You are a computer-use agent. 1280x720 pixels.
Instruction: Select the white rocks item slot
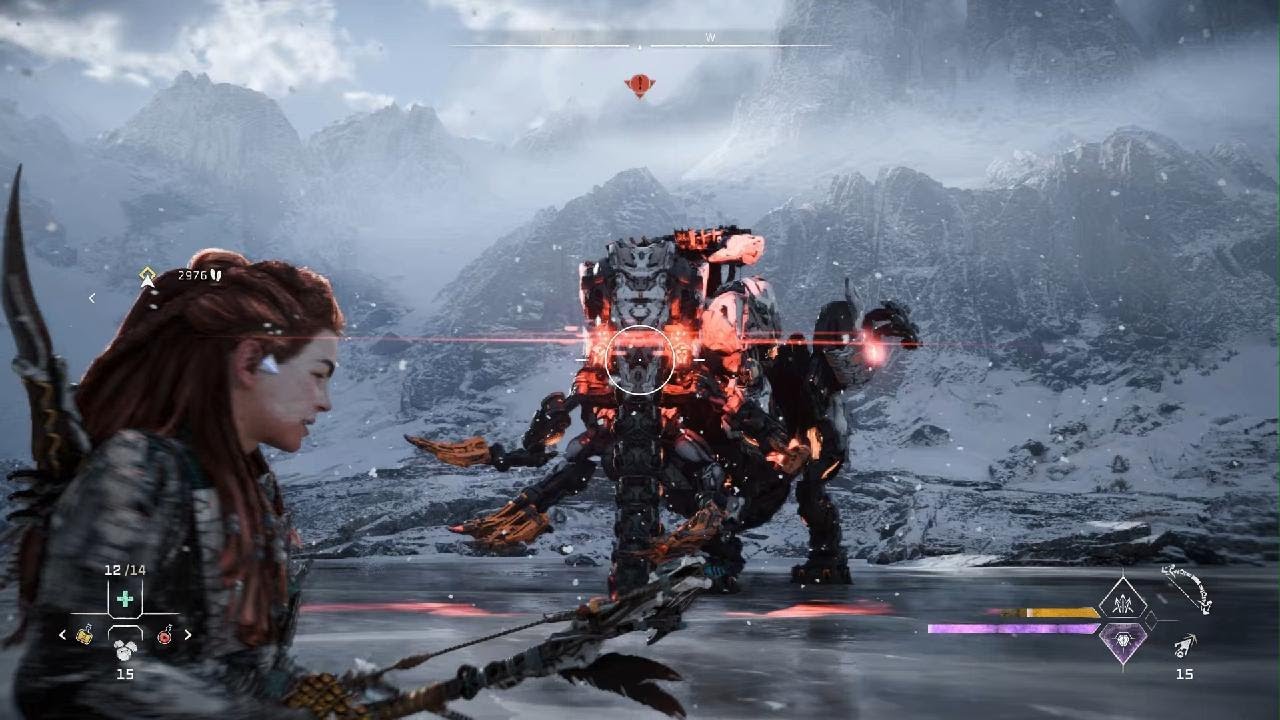tap(124, 648)
